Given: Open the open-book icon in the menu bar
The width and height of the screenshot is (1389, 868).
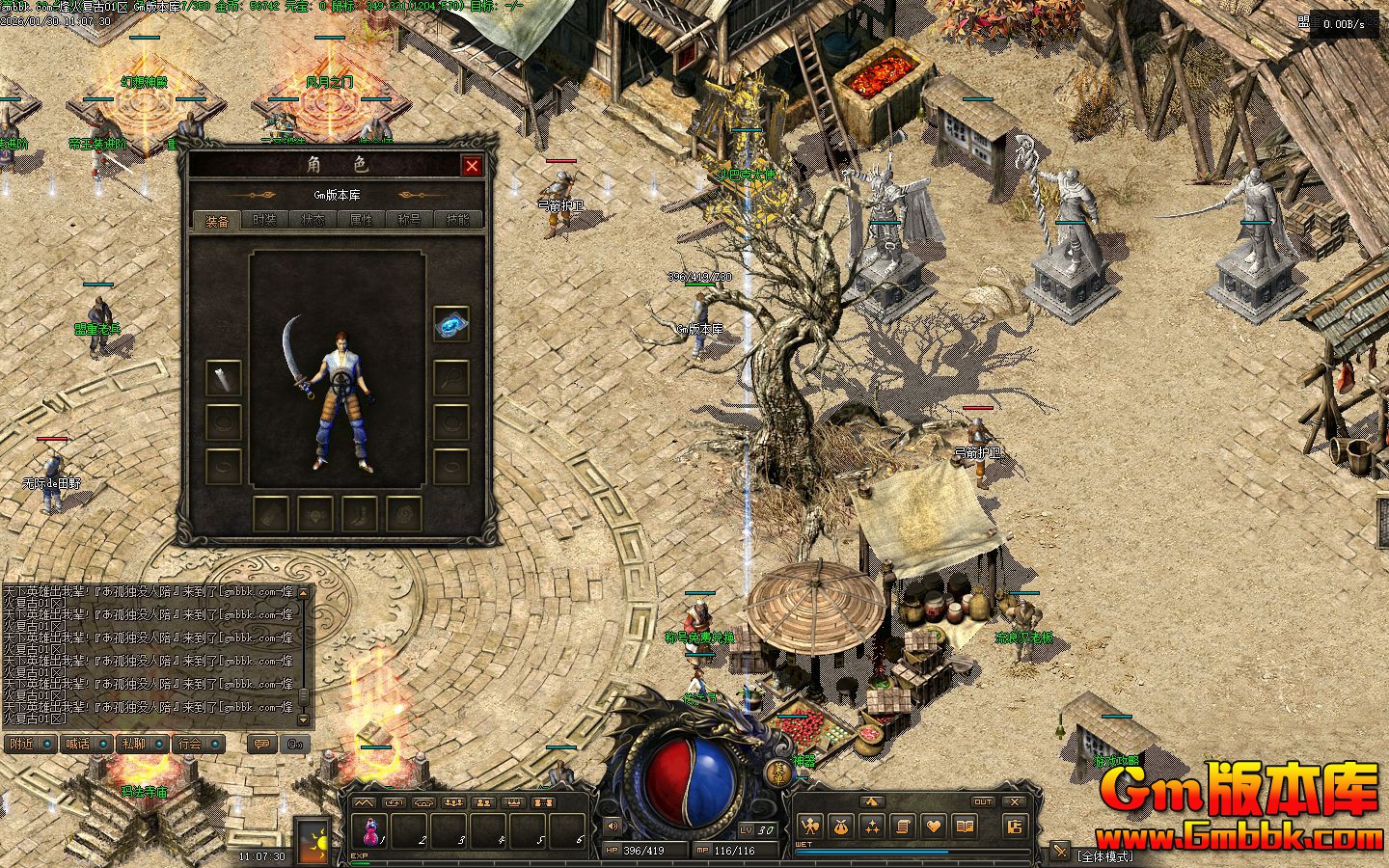Looking at the screenshot, I should click(964, 826).
